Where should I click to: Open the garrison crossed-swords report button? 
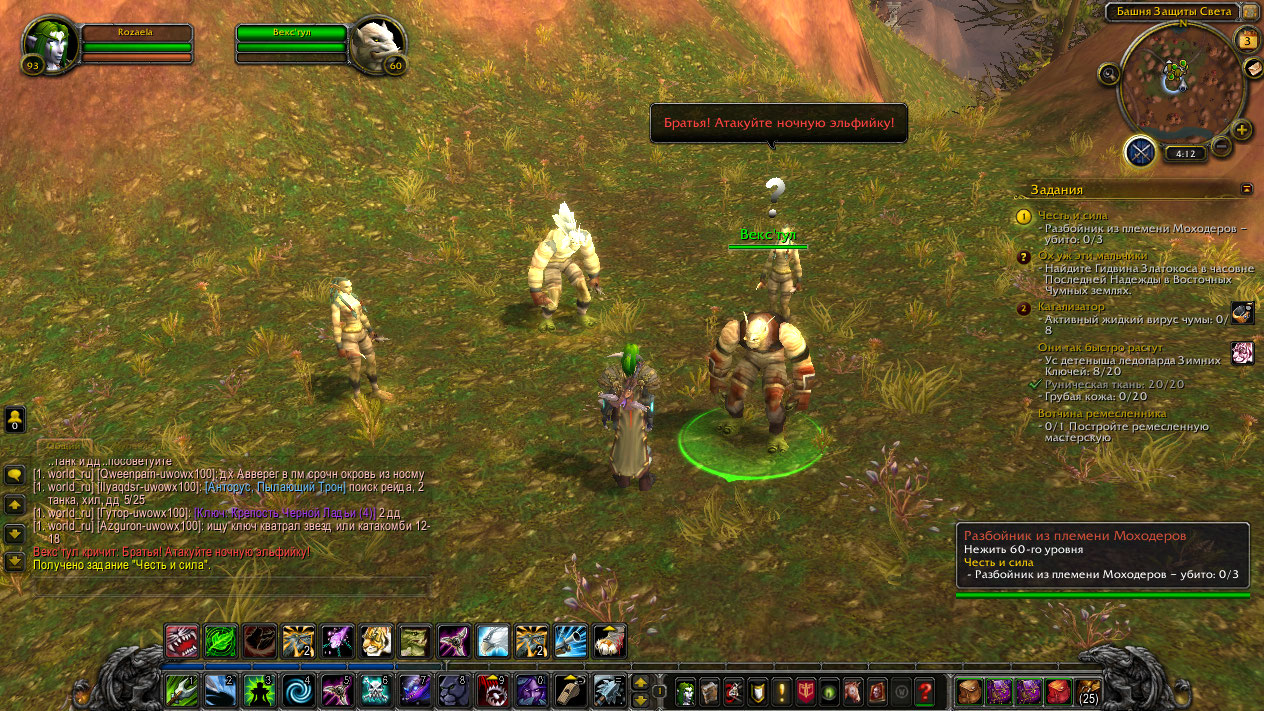[1140, 152]
